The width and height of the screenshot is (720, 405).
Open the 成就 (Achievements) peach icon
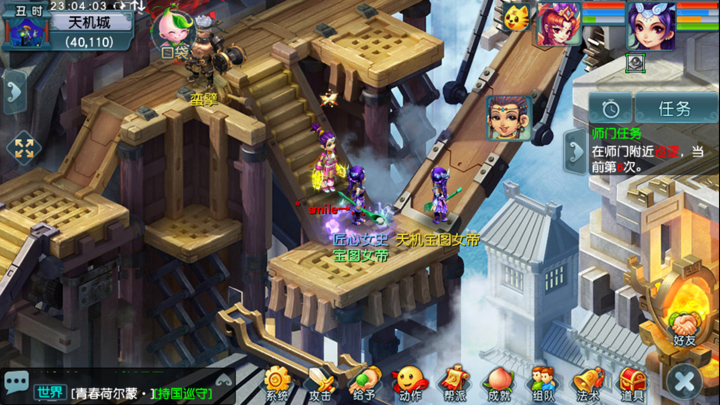click(498, 381)
